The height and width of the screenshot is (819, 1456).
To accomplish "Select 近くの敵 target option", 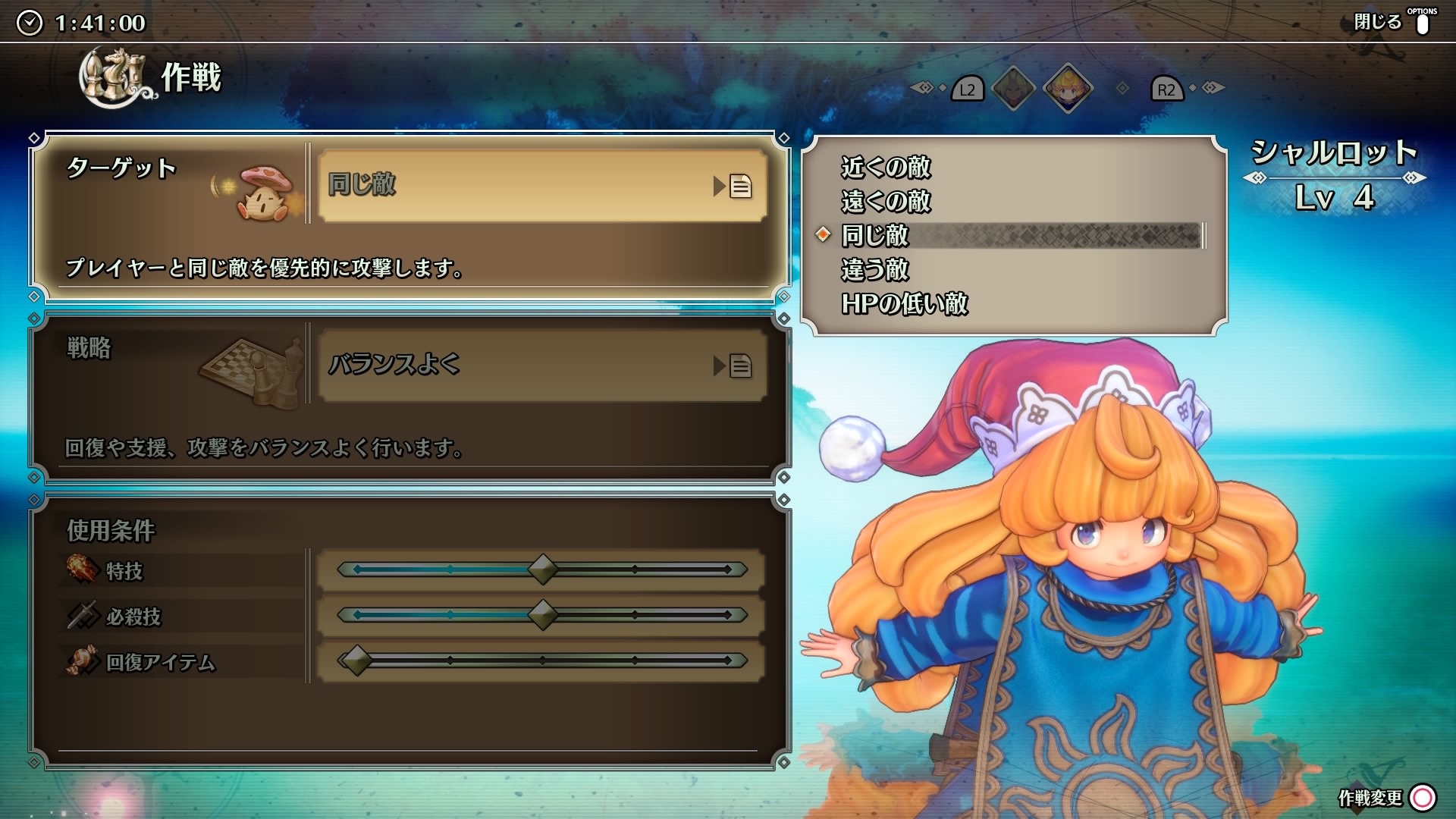I will (885, 167).
